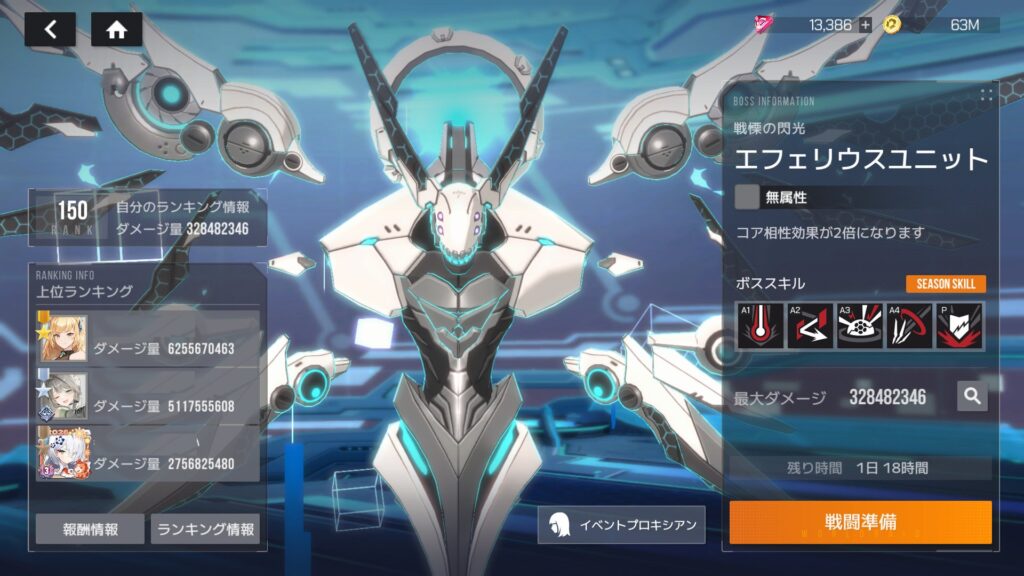The width and height of the screenshot is (1024, 576).
Task: Open the 報酬情報 reward info
Action: coord(90,529)
